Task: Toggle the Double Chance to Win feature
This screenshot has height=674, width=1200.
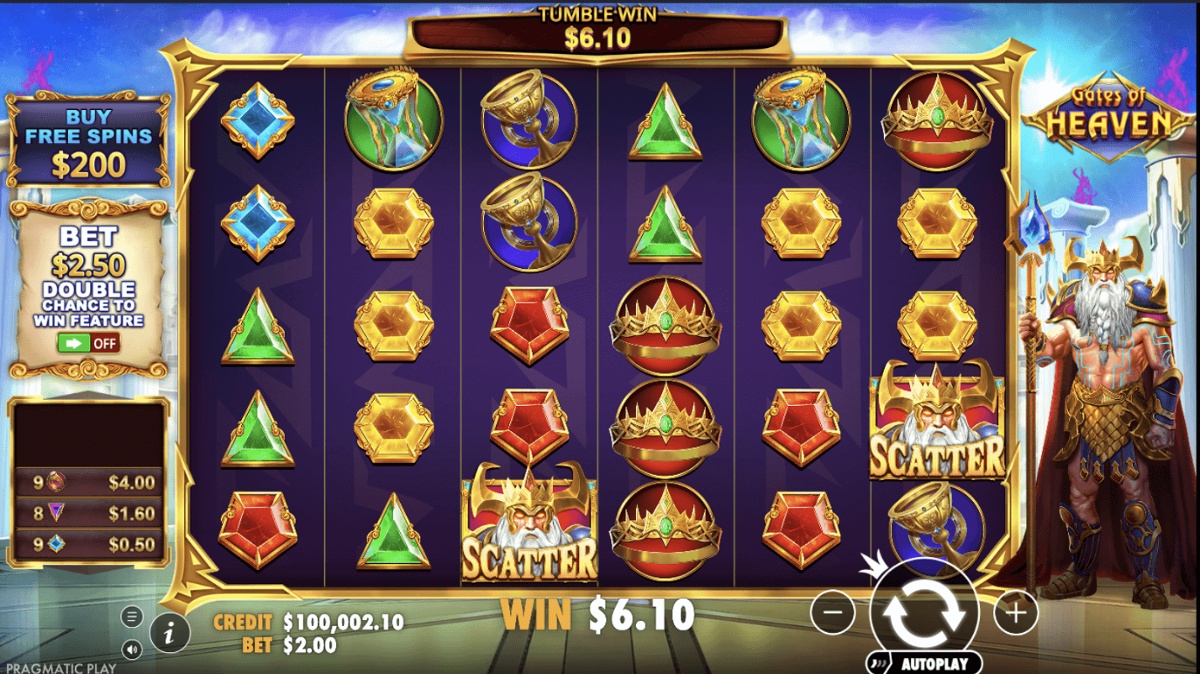Action: point(88,343)
